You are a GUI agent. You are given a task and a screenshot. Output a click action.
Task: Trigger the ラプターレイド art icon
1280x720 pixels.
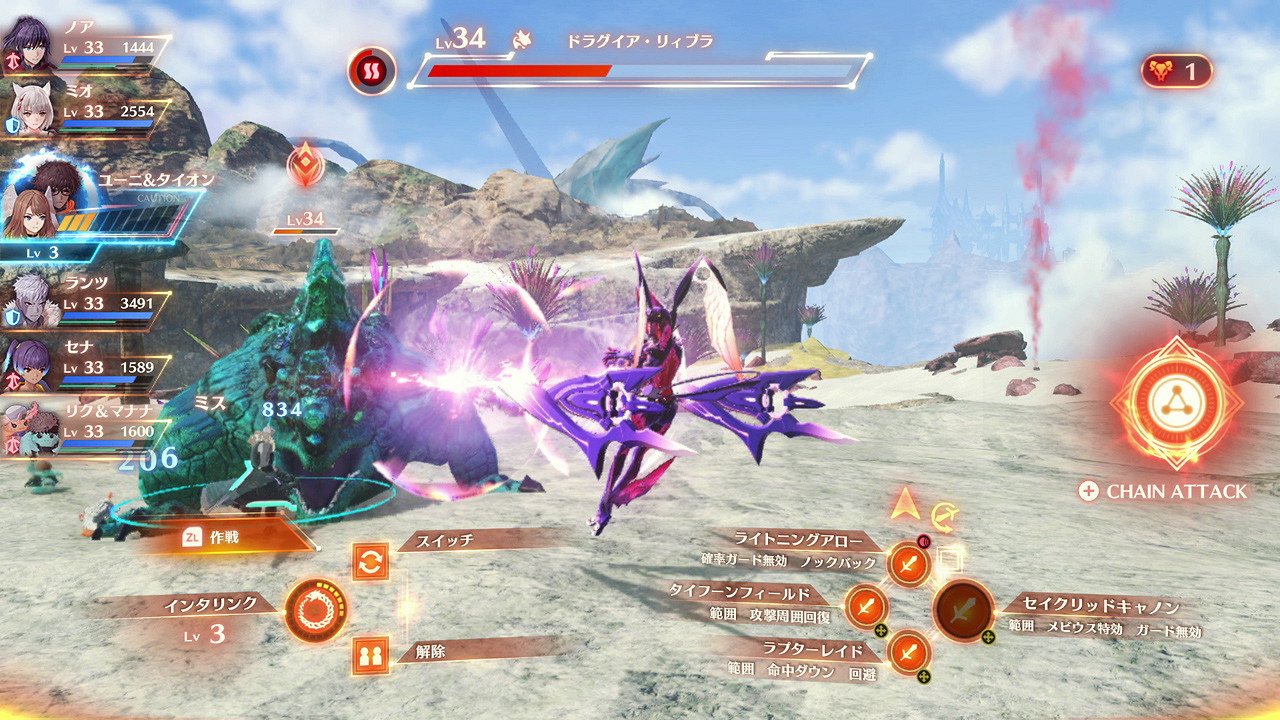(908, 652)
